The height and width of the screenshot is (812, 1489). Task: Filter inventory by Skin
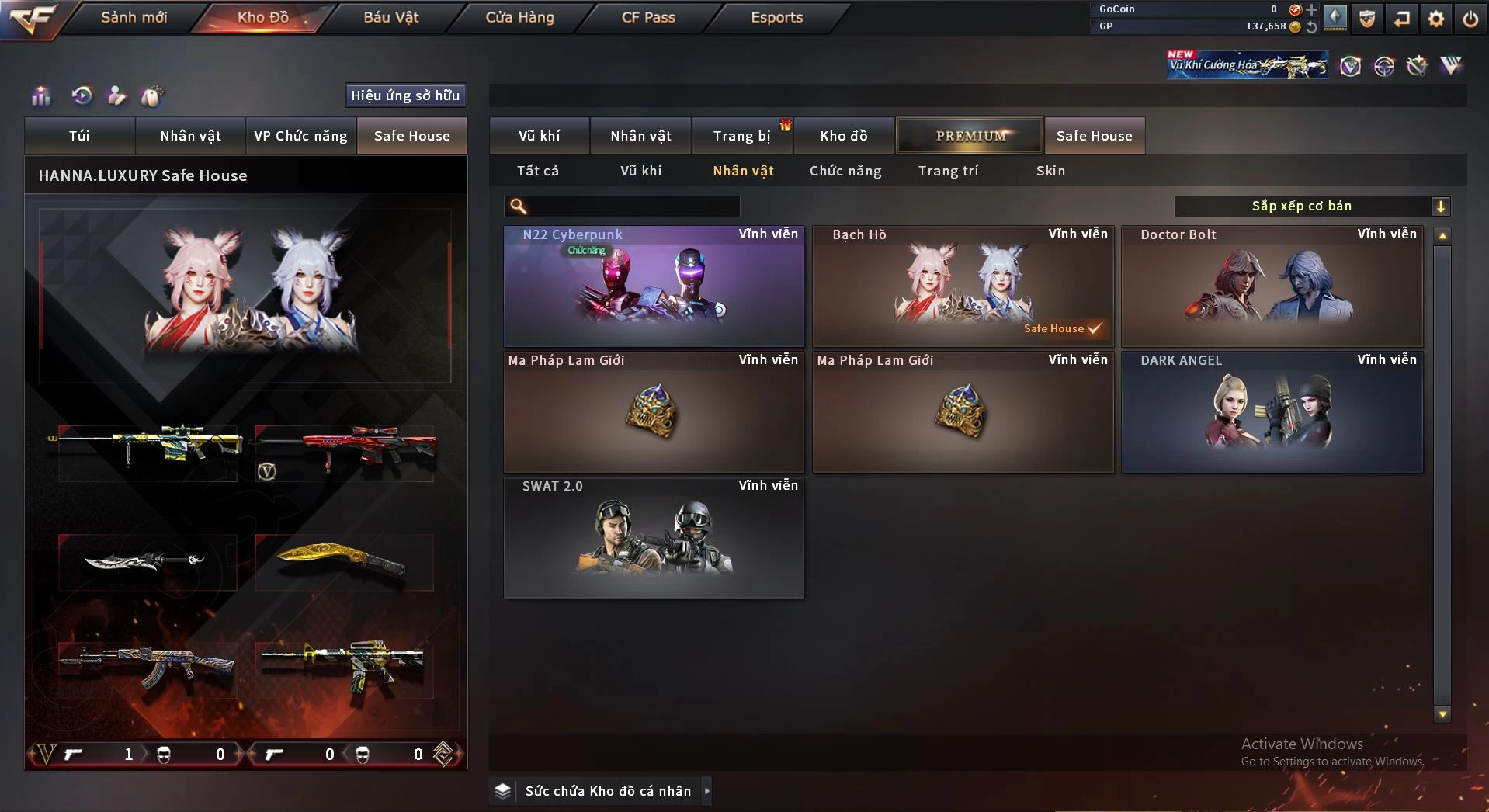(1050, 171)
